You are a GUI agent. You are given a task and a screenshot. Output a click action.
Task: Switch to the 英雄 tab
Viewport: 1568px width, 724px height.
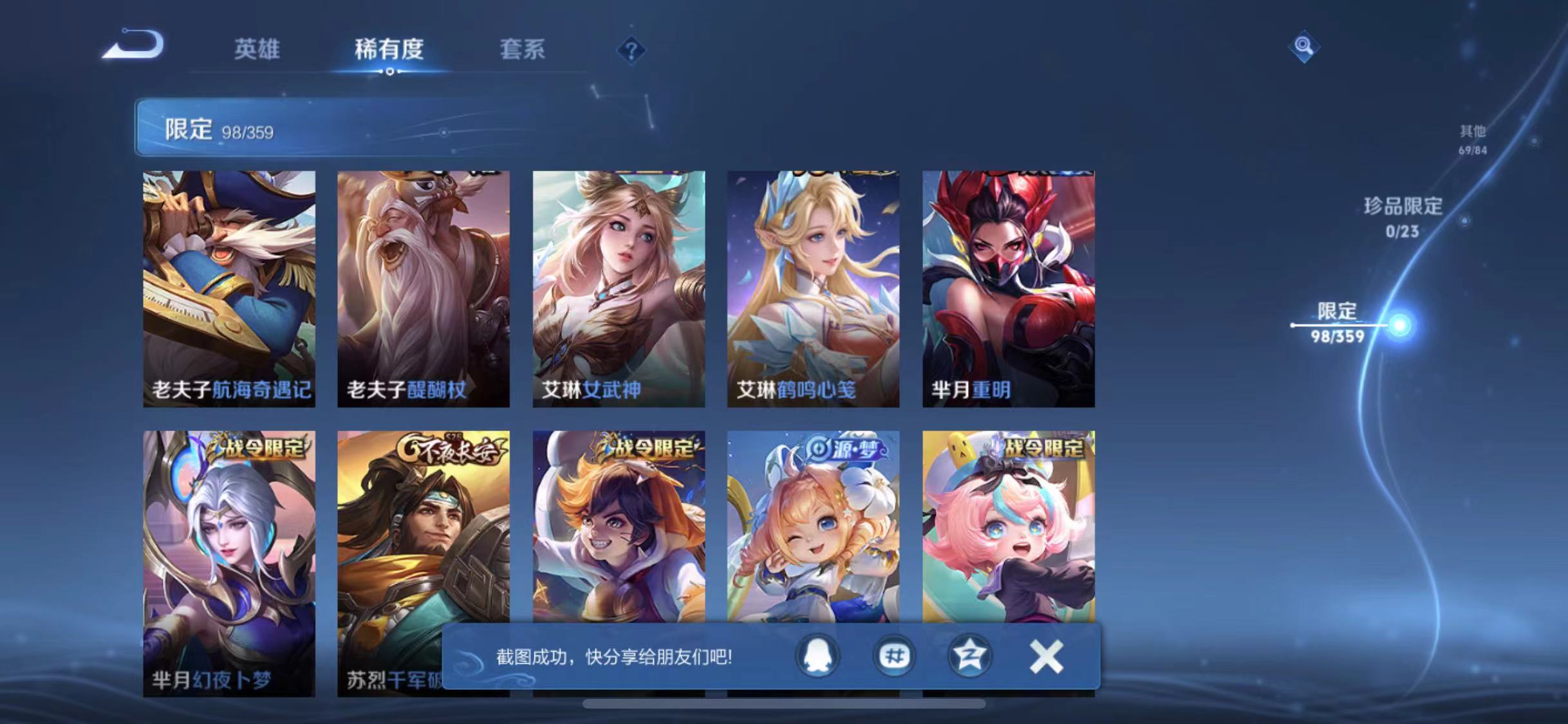(x=257, y=50)
